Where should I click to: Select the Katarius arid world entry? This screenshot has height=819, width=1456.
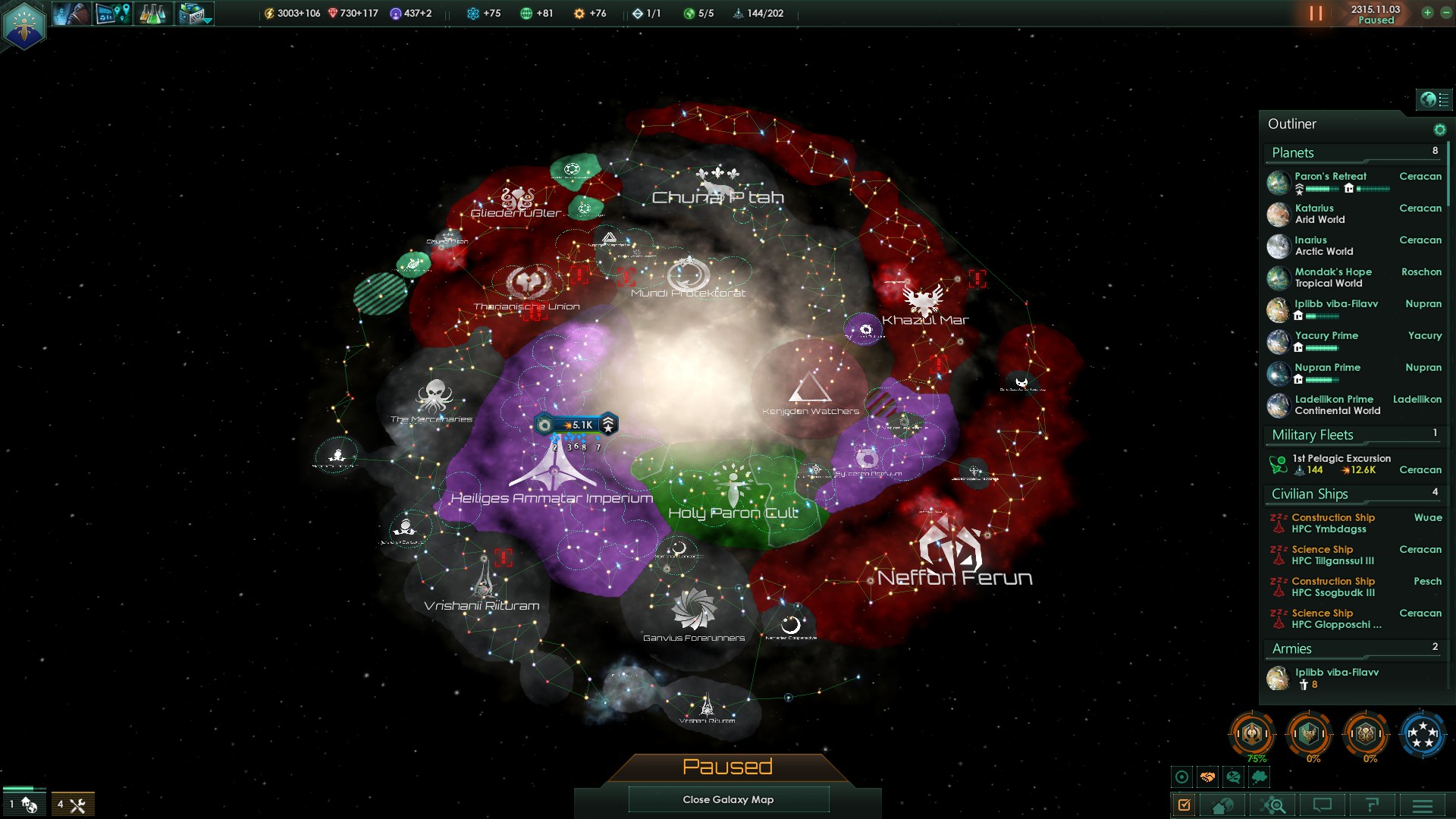pyautogui.click(x=1319, y=214)
